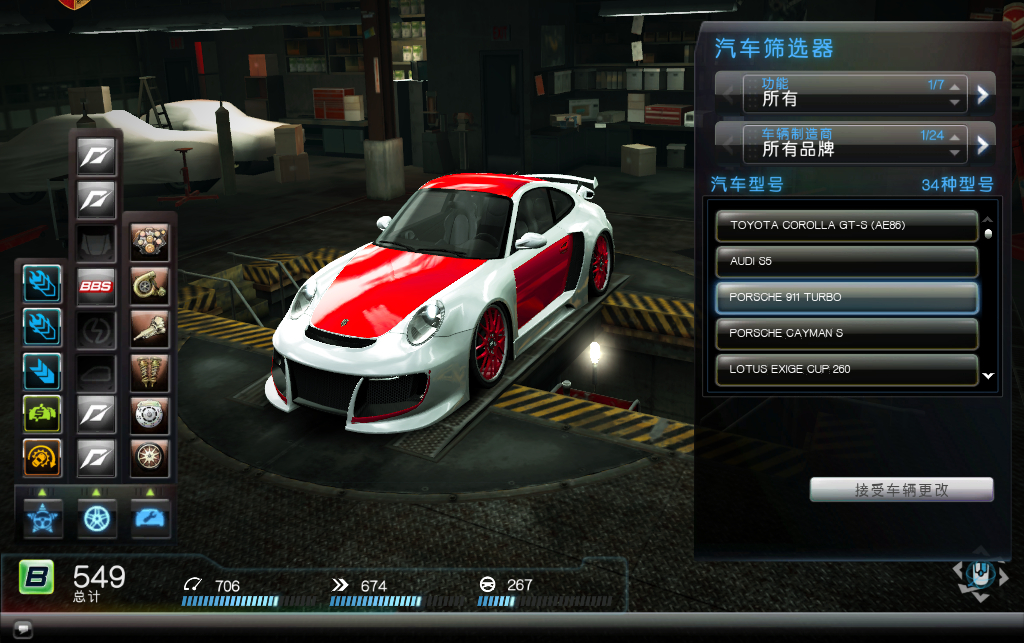Open the orange speedometer skill slot

[43, 458]
